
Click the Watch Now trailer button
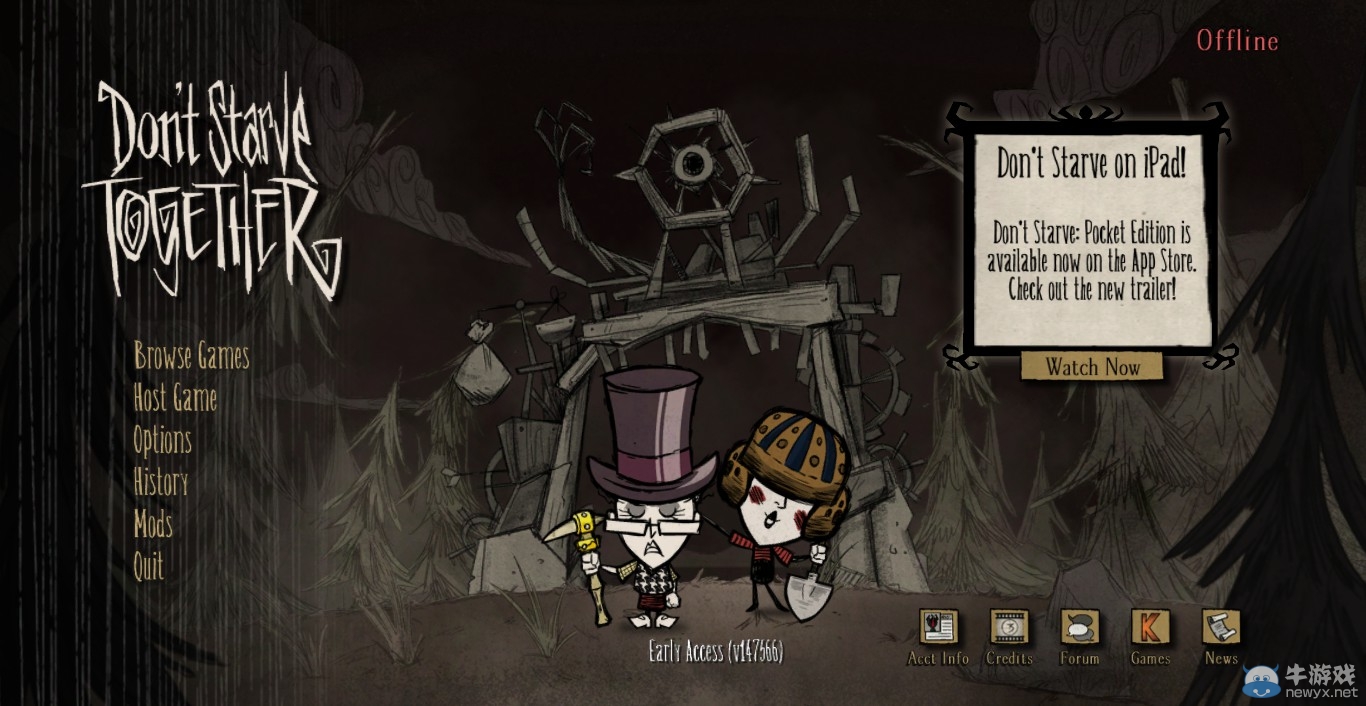click(1092, 367)
